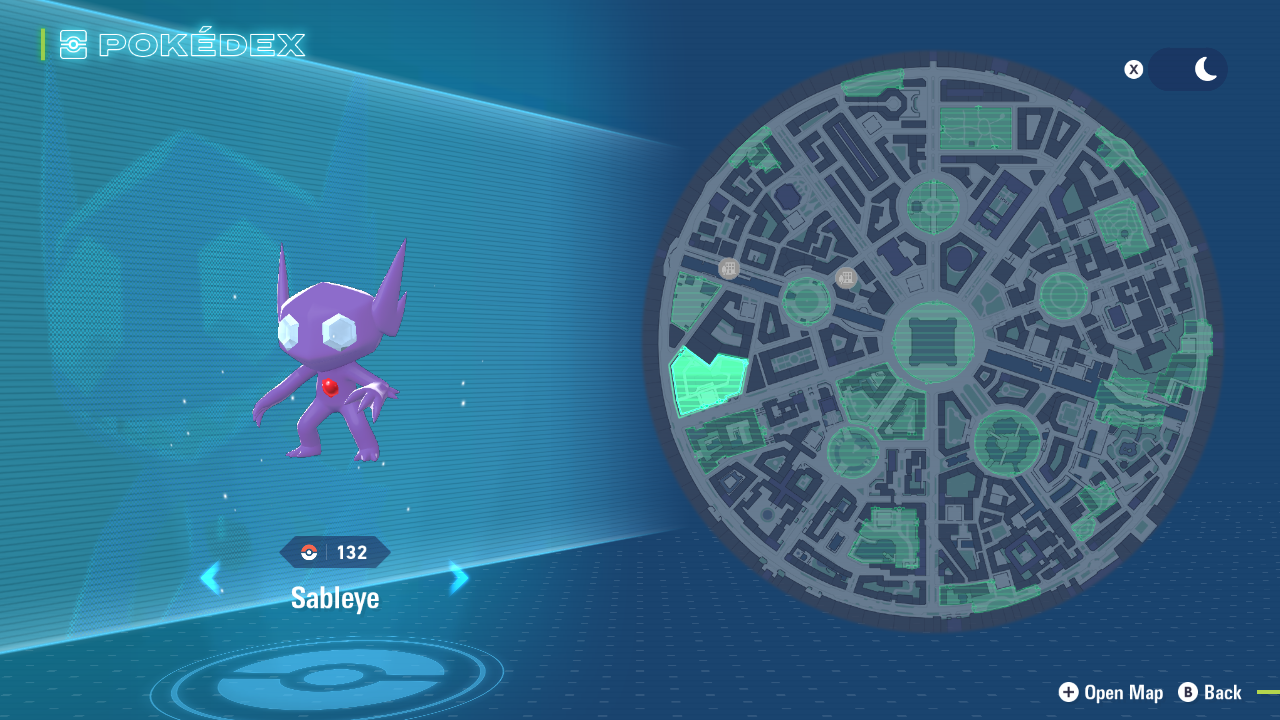Image resolution: width=1280 pixels, height=720 pixels.
Task: Select the building marker near the city center
Action: [846, 277]
